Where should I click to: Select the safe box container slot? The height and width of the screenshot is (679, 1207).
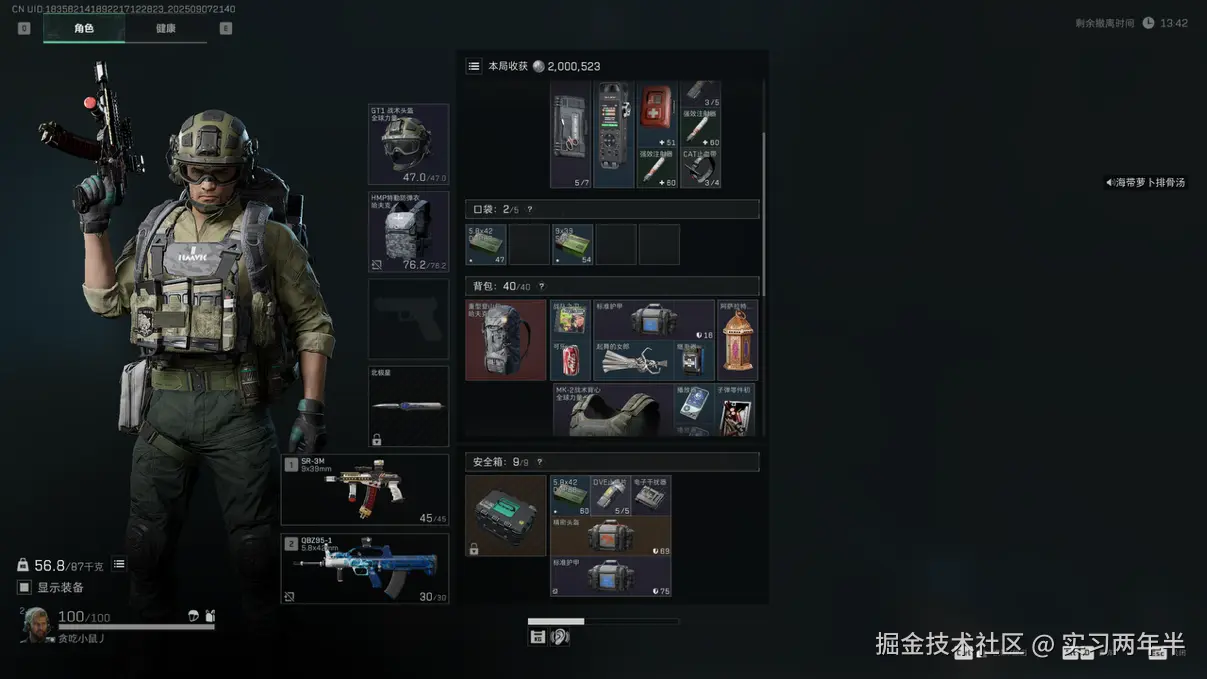[x=506, y=516]
